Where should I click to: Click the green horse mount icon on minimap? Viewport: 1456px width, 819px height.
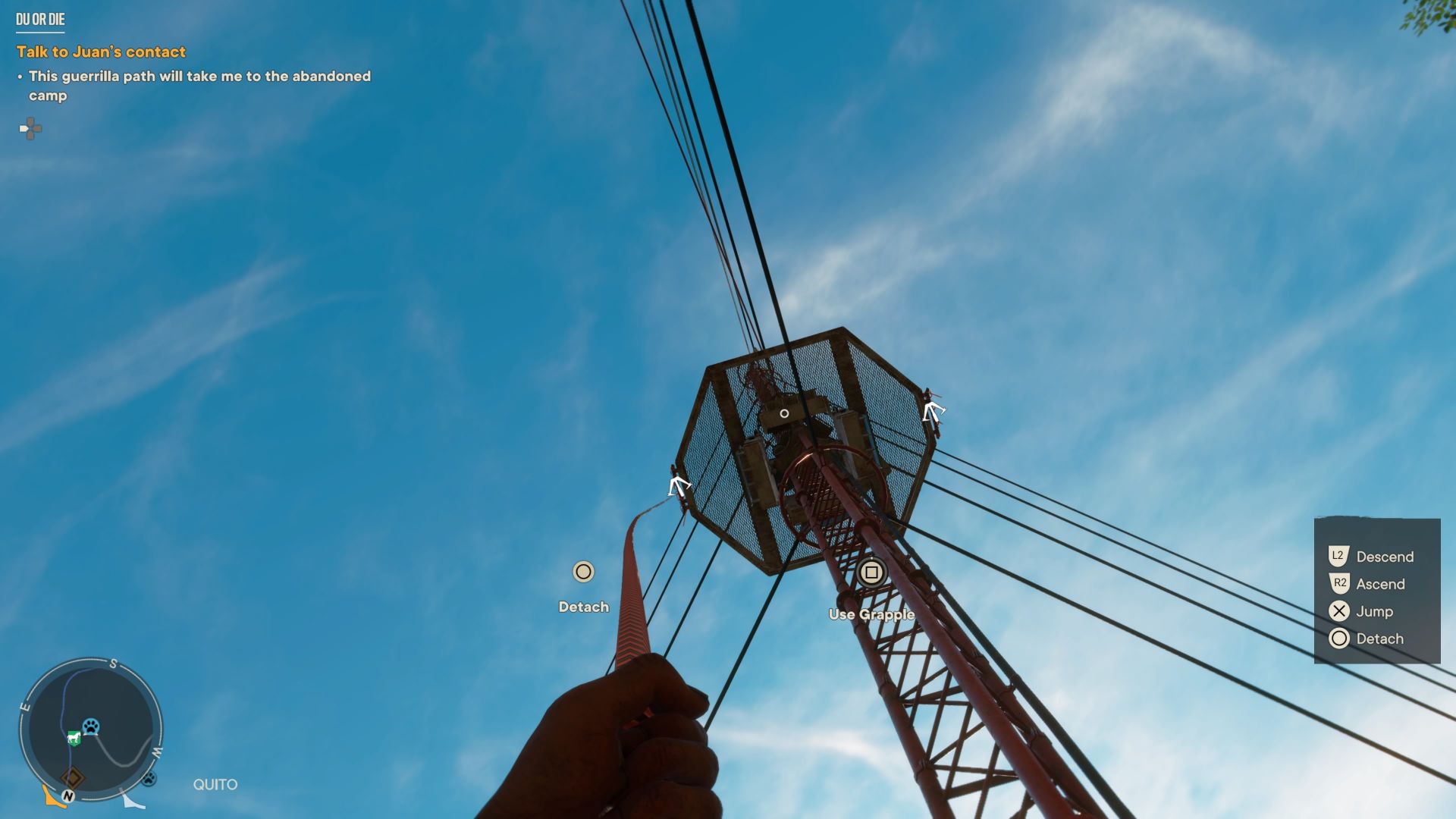pos(74,737)
